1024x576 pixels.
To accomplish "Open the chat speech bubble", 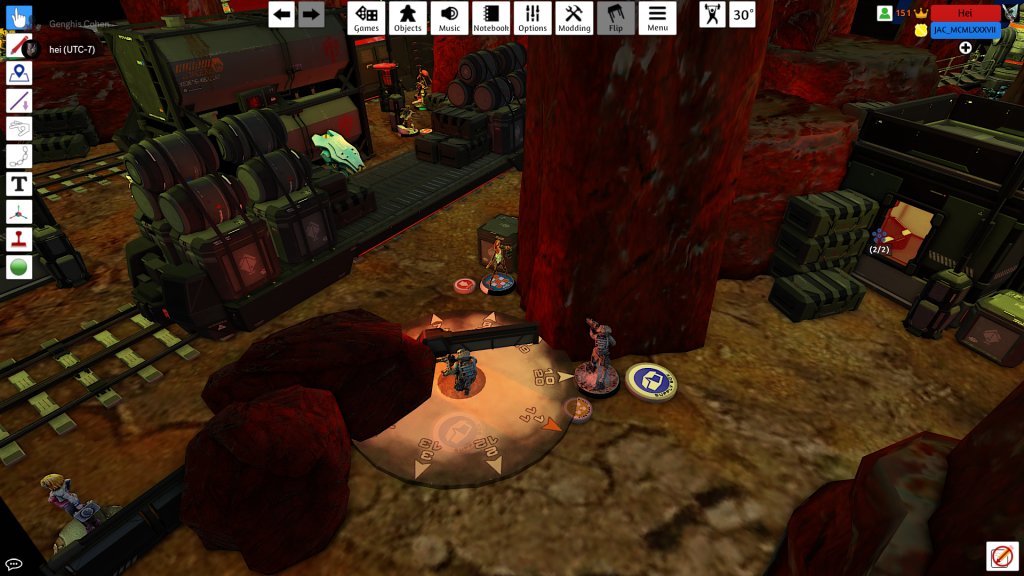I will pos(14,564).
